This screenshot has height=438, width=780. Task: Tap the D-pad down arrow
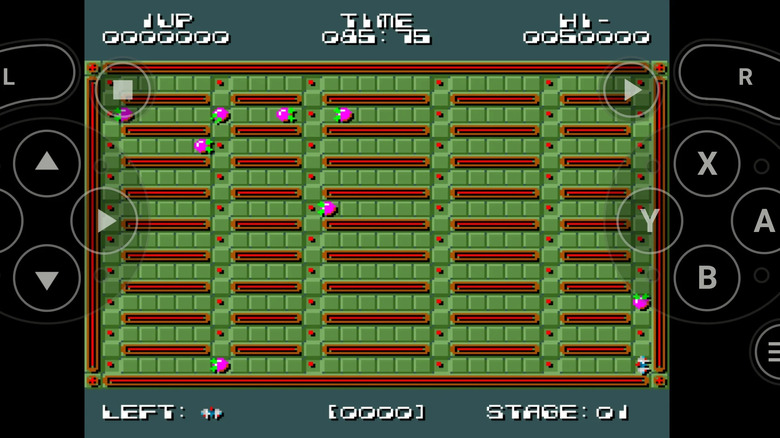pyautogui.click(x=46, y=277)
